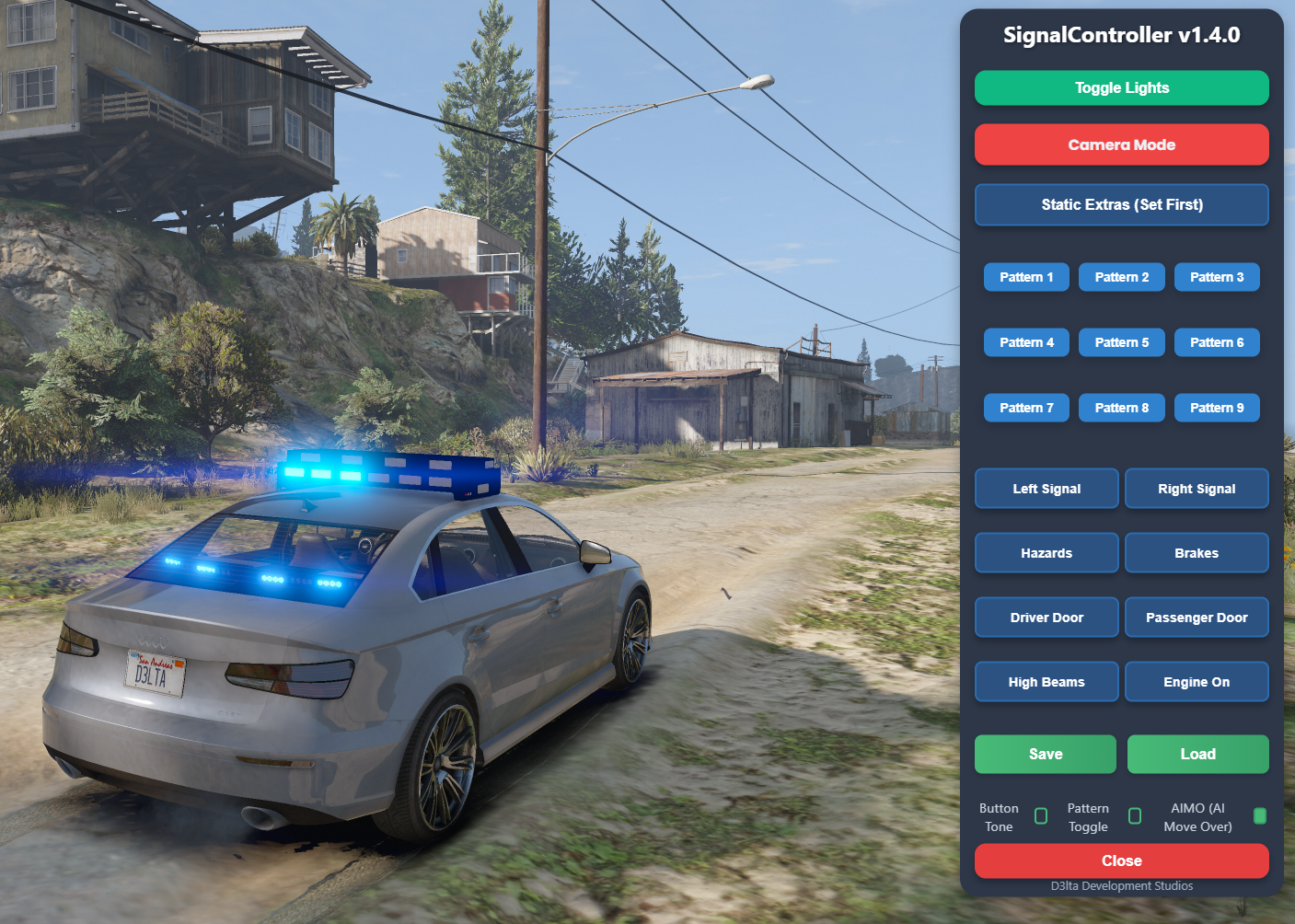The height and width of the screenshot is (924, 1295).
Task: Save the current light configuration
Action: tap(1046, 754)
